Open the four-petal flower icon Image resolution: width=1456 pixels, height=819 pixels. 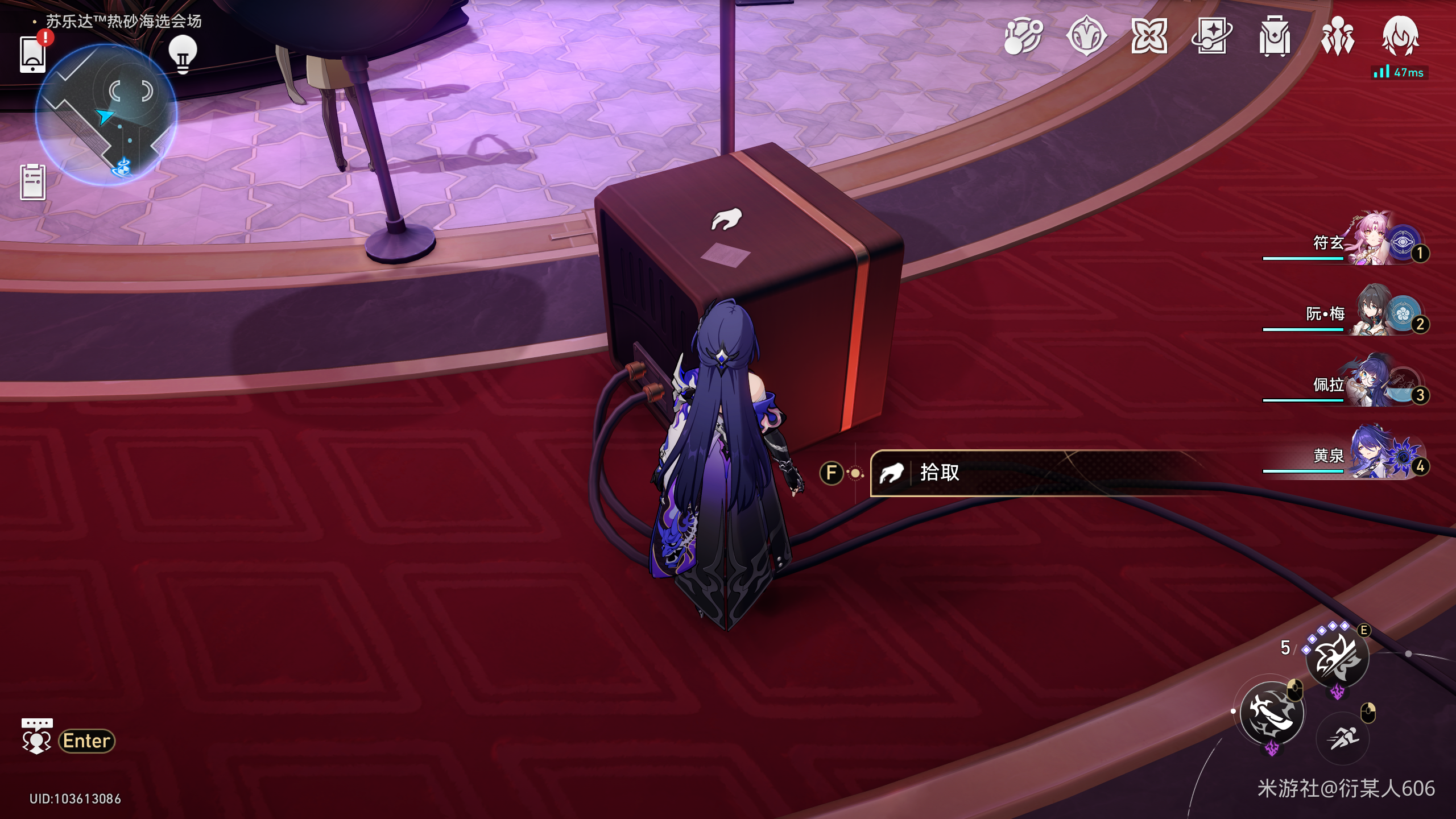coord(1149,37)
